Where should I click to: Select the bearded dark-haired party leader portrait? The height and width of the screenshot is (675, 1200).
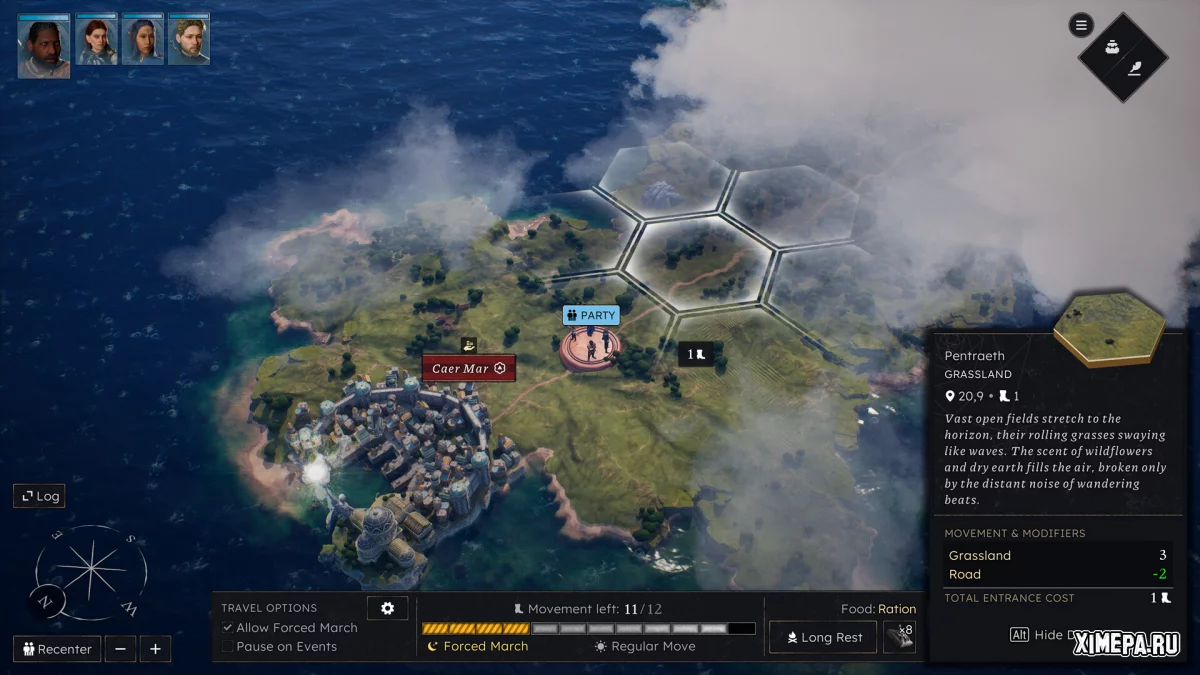tap(44, 46)
